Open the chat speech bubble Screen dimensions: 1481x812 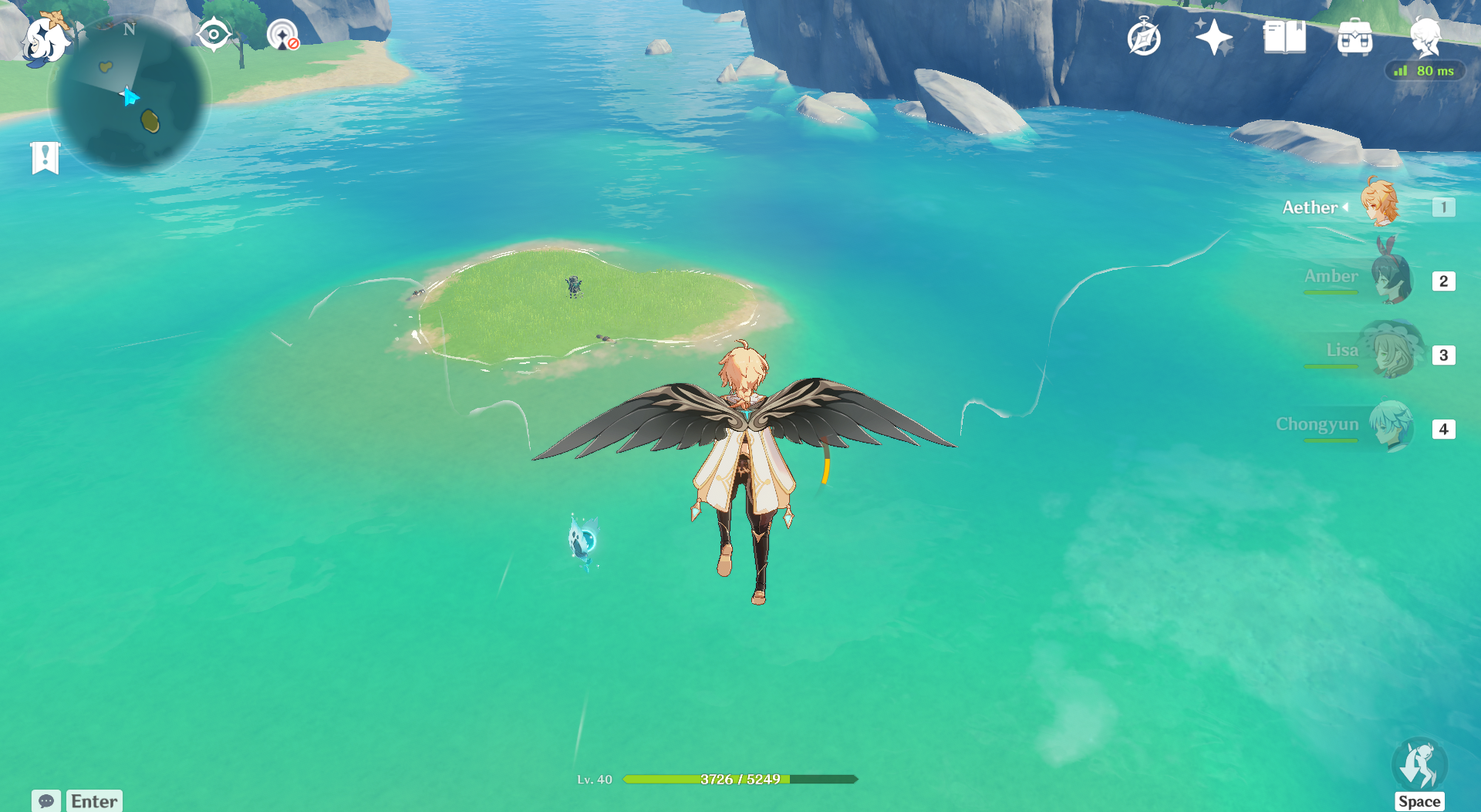[46, 801]
